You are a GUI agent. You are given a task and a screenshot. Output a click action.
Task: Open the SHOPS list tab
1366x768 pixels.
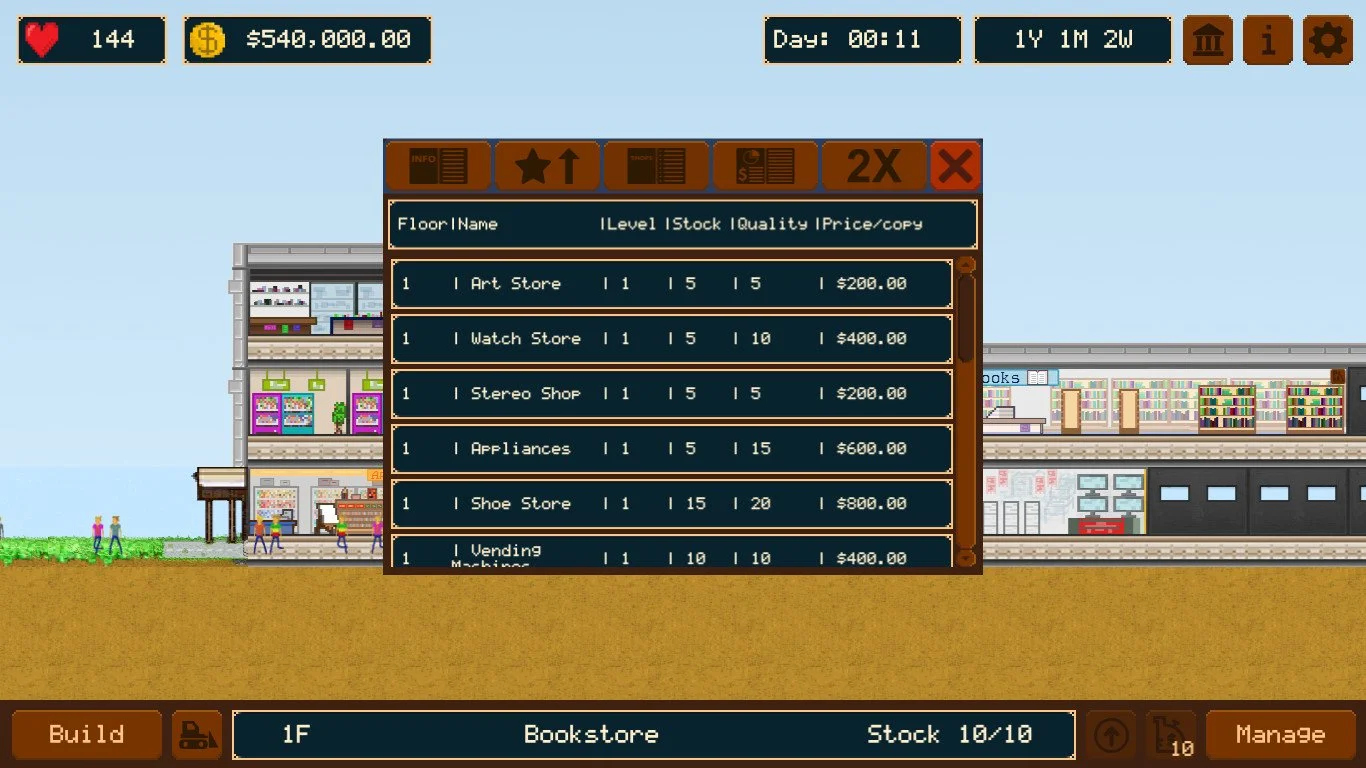pos(655,165)
